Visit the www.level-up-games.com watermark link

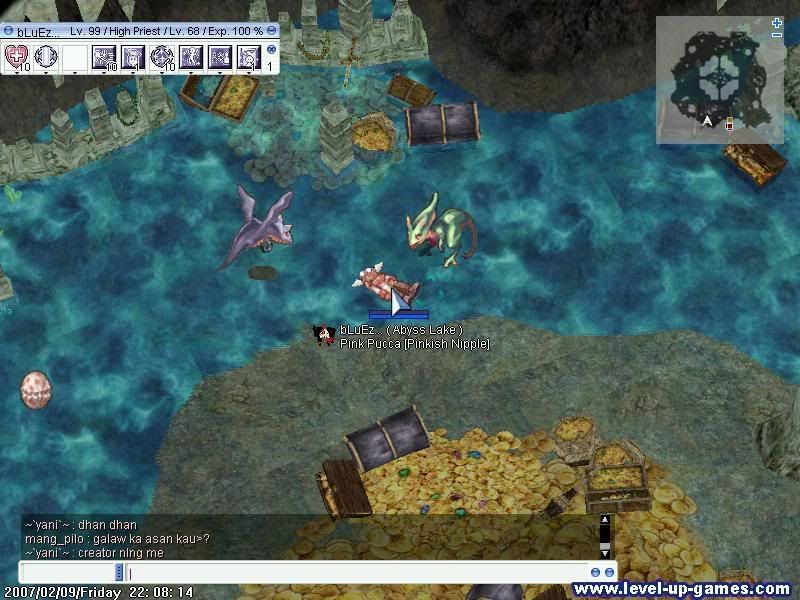[x=682, y=589]
